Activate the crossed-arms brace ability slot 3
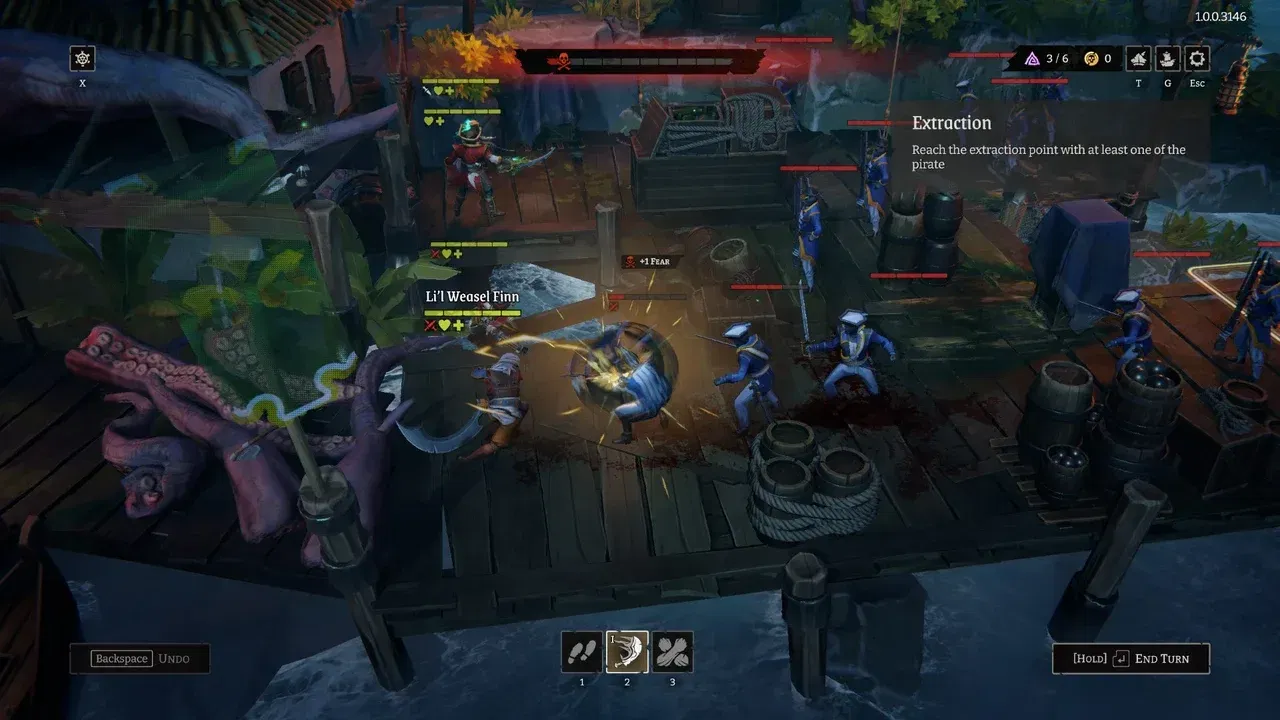This screenshot has width=1280, height=720. pos(673,652)
